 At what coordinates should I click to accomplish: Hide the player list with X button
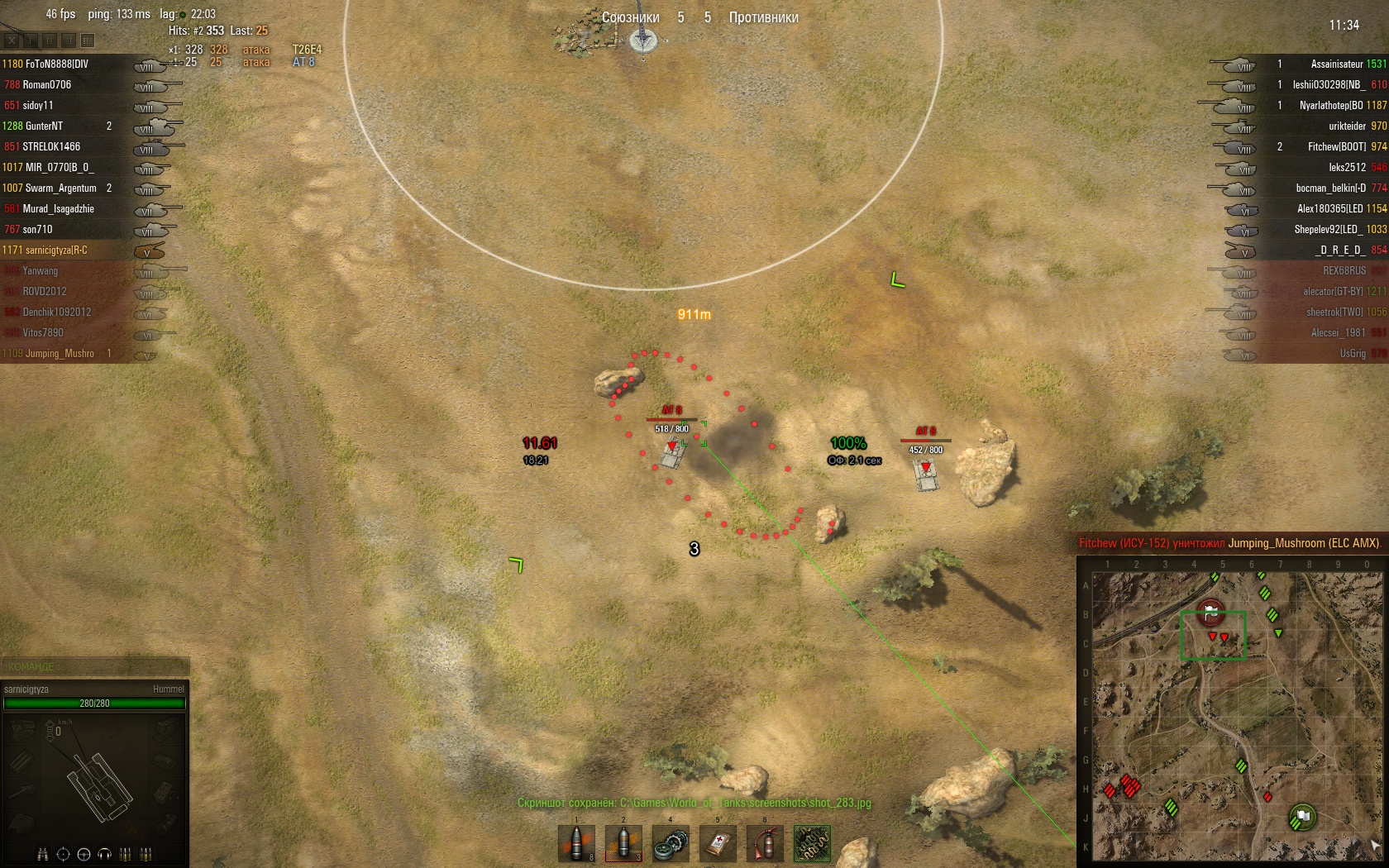[x=12, y=40]
